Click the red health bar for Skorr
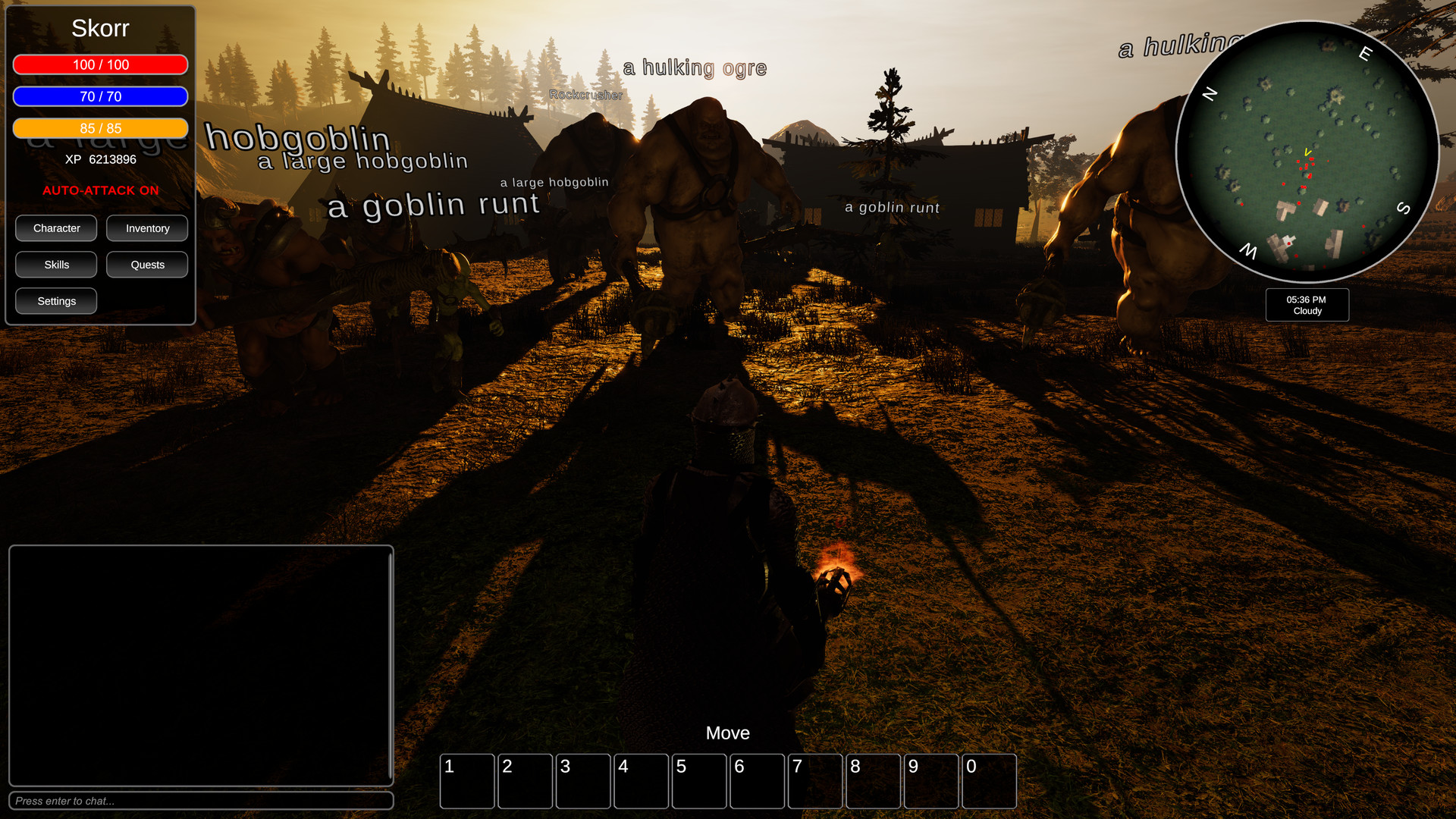The width and height of the screenshot is (1456, 819). pos(100,64)
